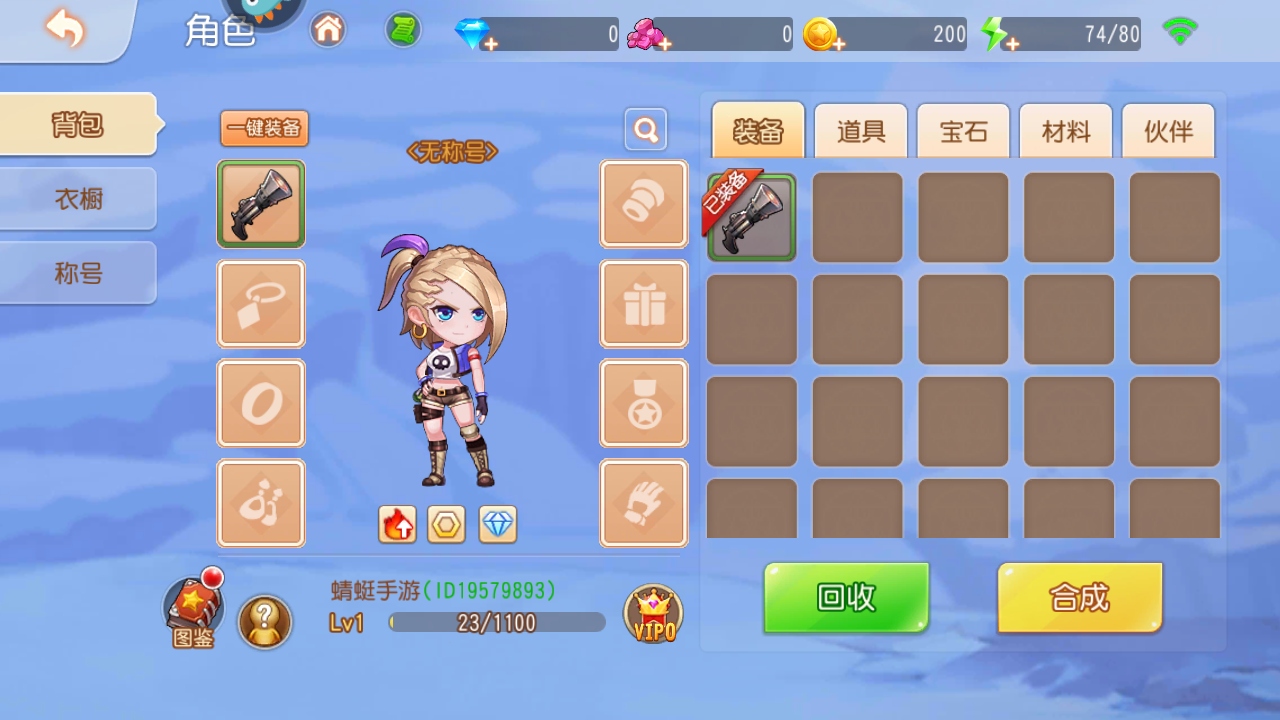Select the 称号 title panel
This screenshot has height=720, width=1280.
[x=75, y=272]
